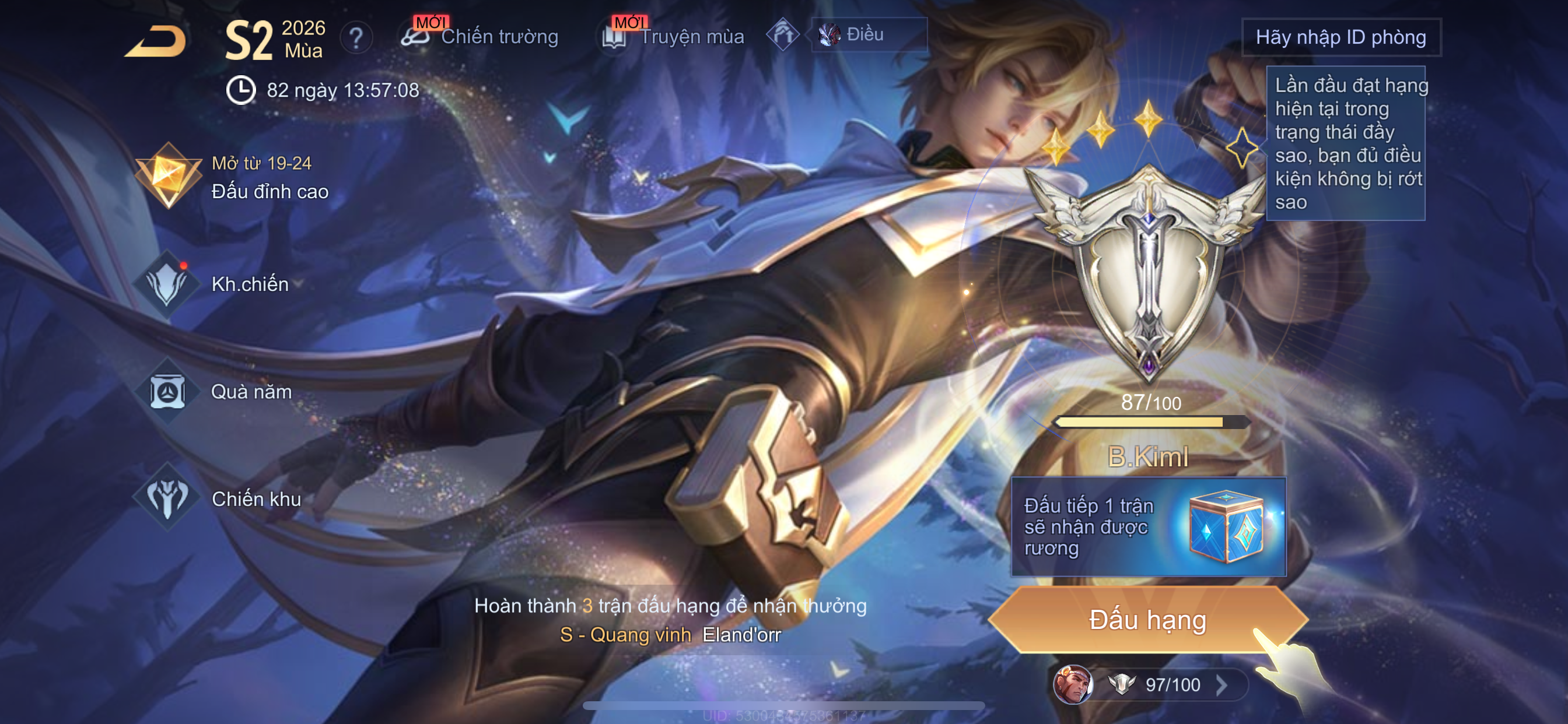Click the Hãy nhập ID phòng field
This screenshot has width=1568, height=724.
[x=1340, y=38]
